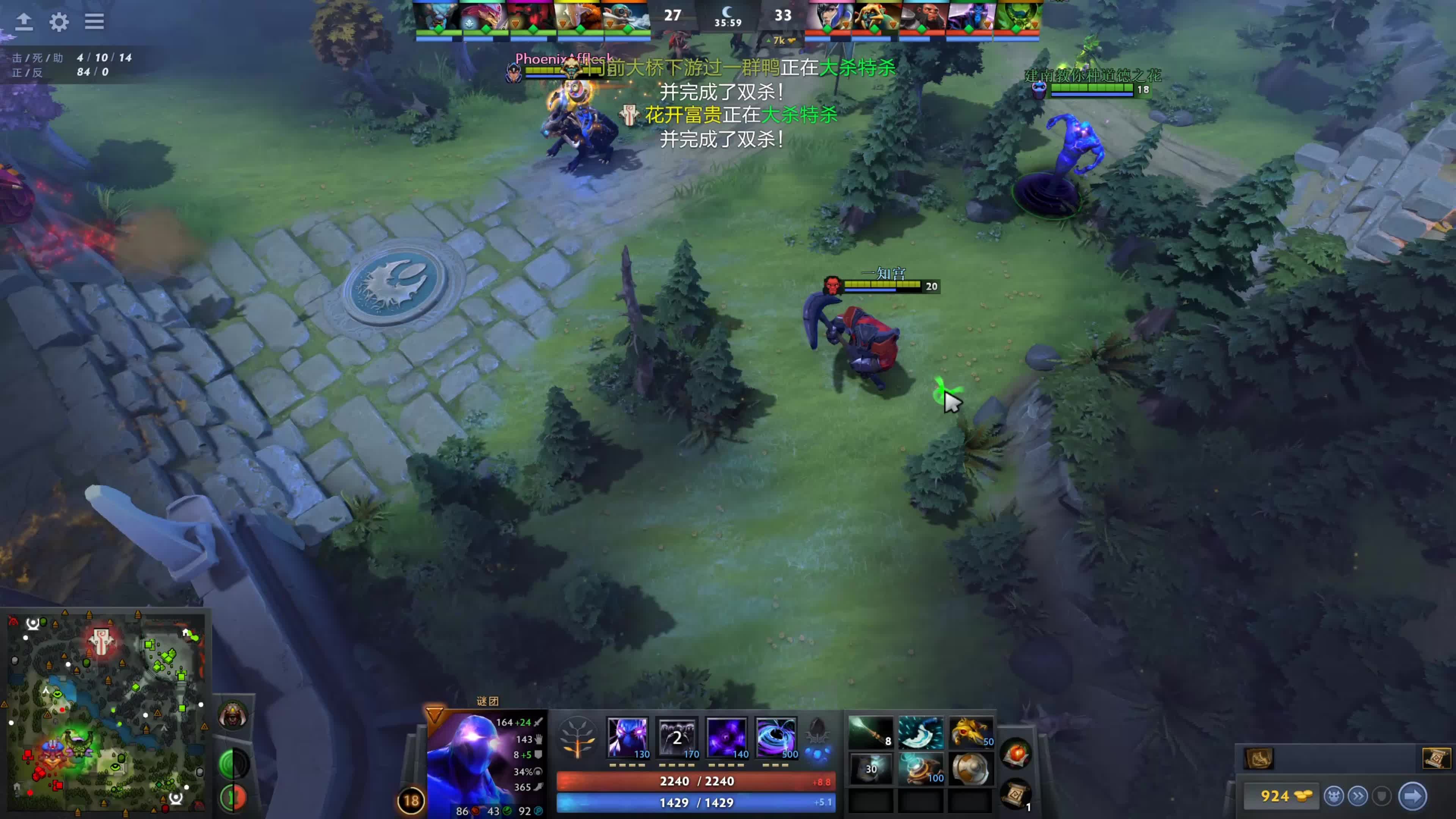Open Dota 2 settings gear
The height and width of the screenshot is (819, 1456).
[x=60, y=22]
